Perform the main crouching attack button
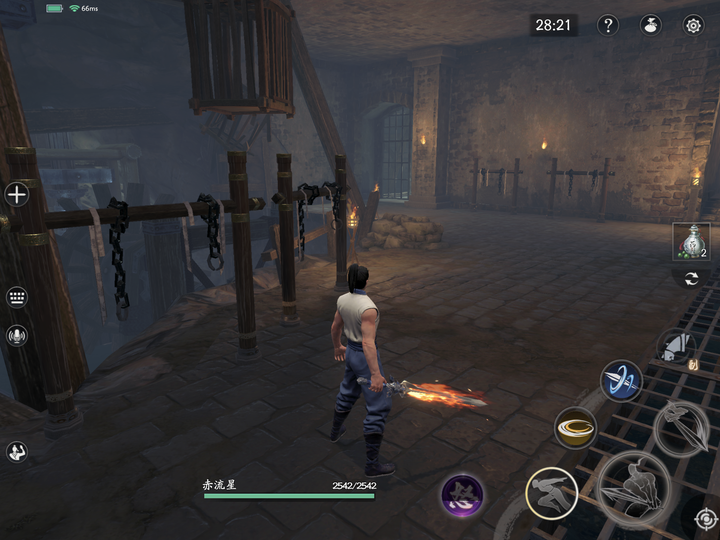This screenshot has width=720, height=540. click(x=633, y=489)
